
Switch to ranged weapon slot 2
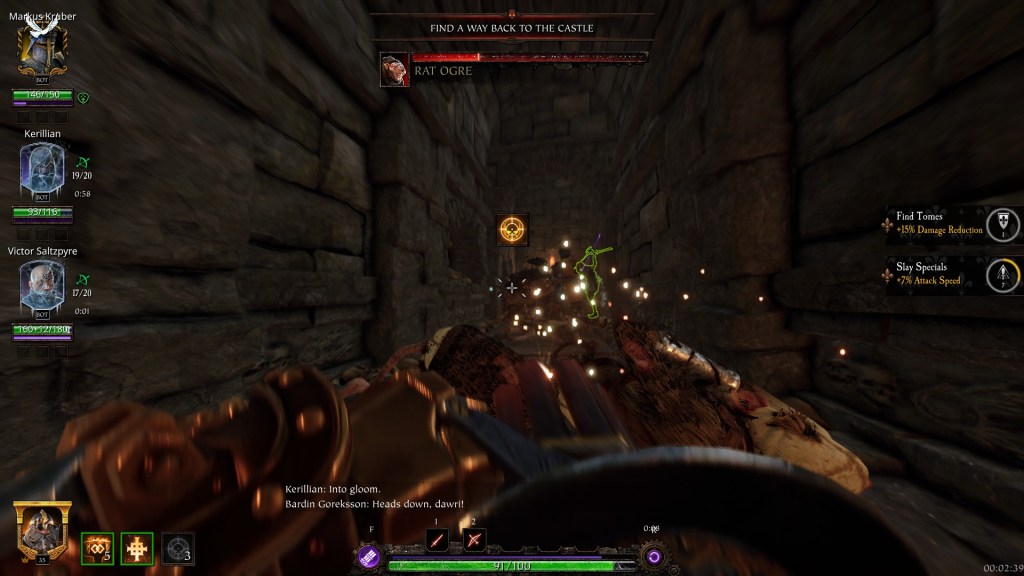coord(475,540)
